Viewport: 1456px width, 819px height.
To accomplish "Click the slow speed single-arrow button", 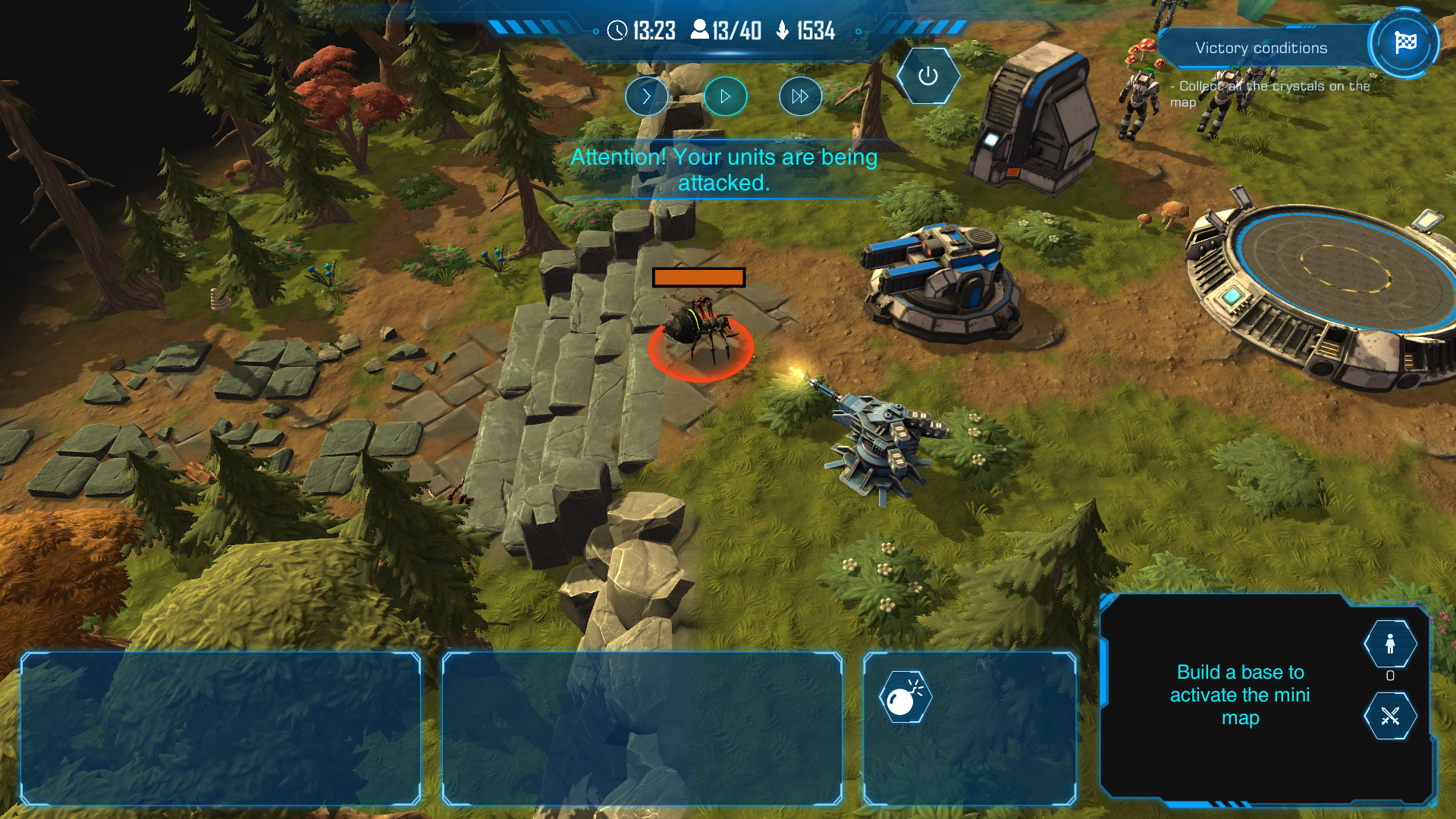I will pos(646,96).
